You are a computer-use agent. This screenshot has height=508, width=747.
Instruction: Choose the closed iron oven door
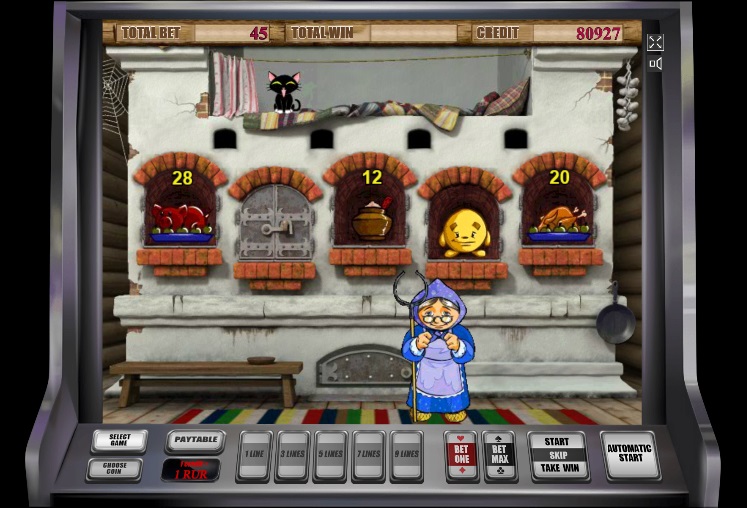click(x=275, y=222)
